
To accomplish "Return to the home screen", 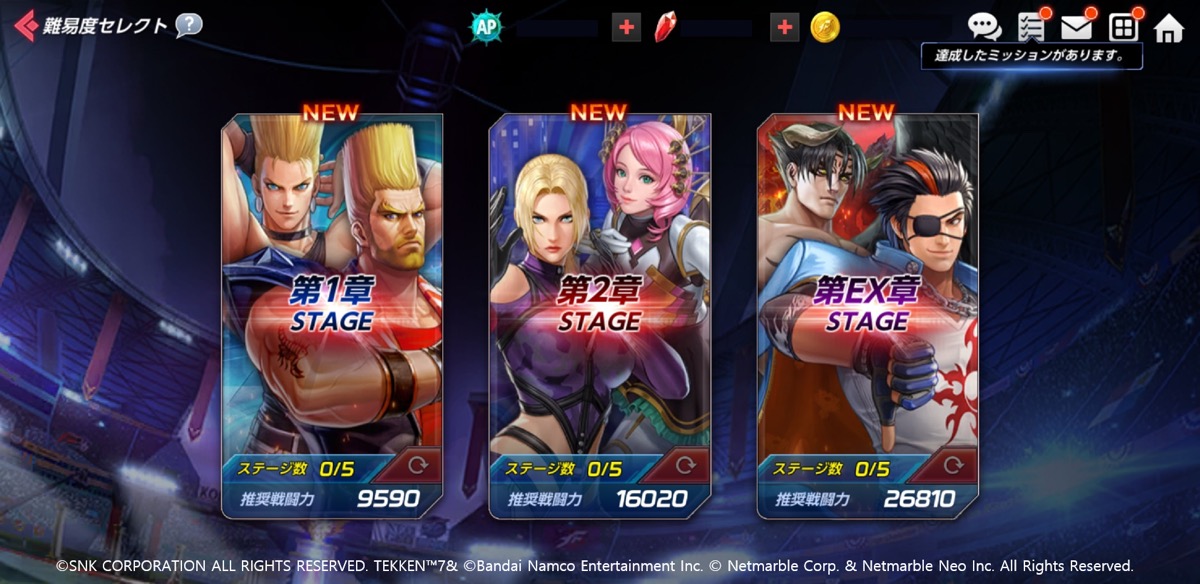I will click(x=1169, y=28).
